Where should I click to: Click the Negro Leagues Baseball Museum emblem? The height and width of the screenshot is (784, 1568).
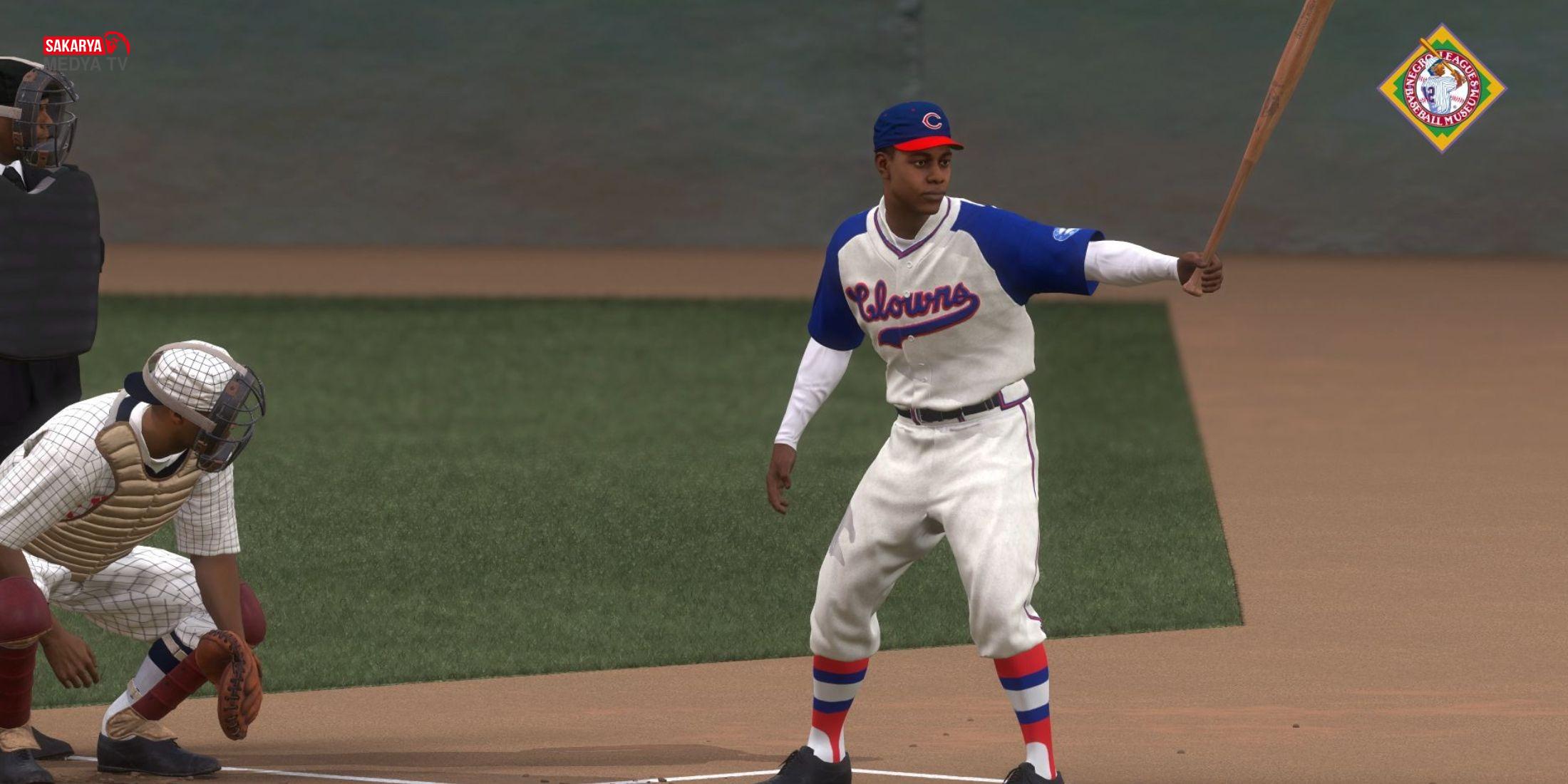click(1441, 88)
